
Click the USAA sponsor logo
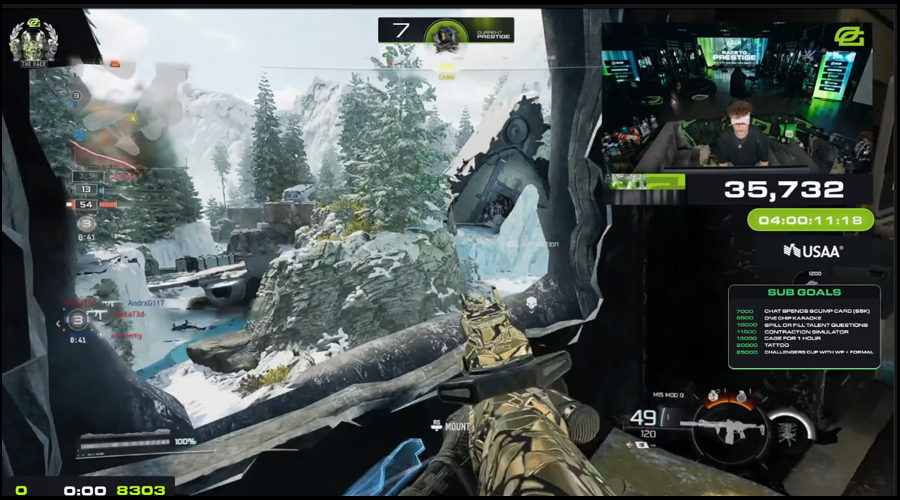click(x=812, y=250)
